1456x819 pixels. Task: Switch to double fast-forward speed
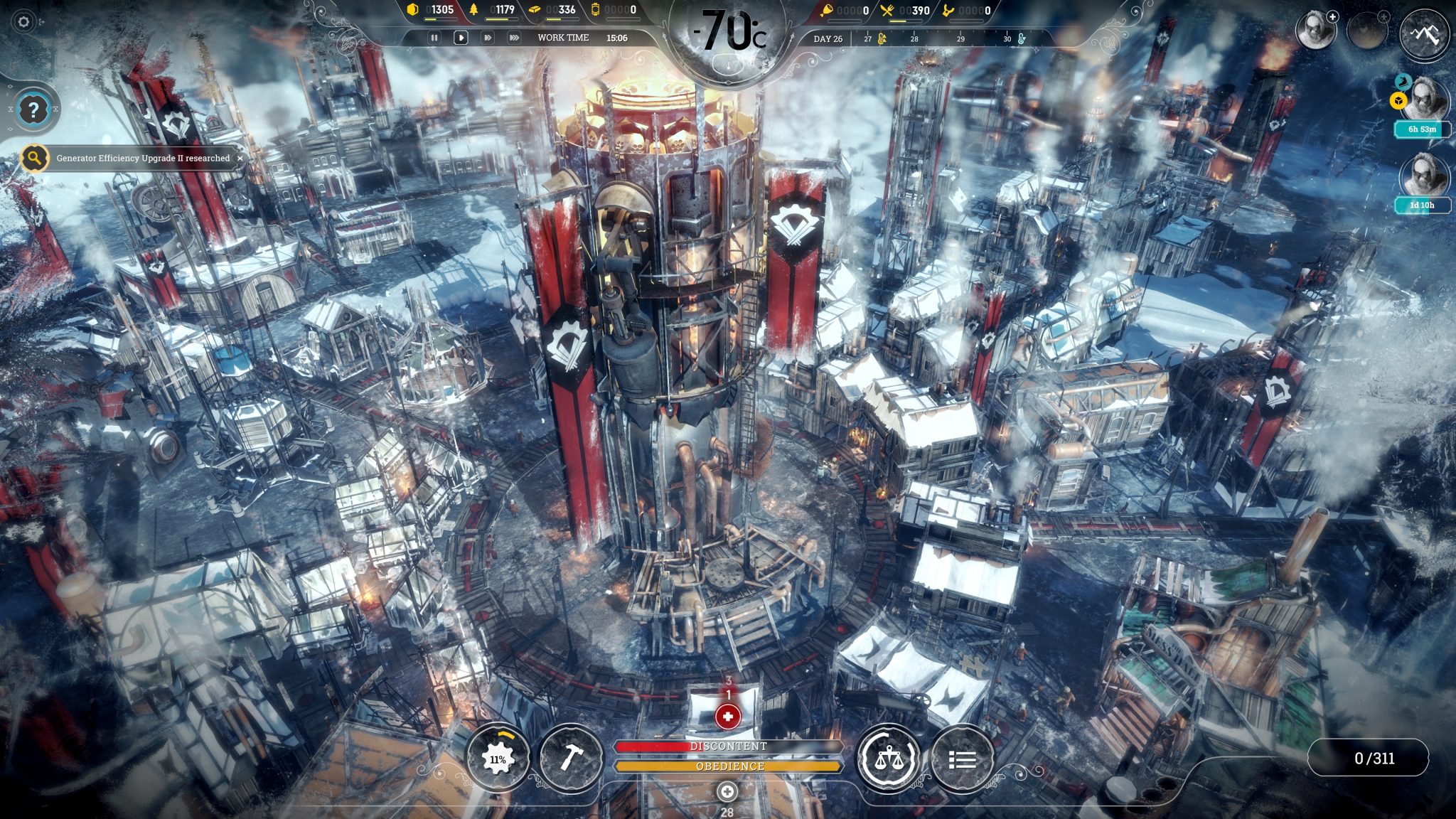click(488, 38)
